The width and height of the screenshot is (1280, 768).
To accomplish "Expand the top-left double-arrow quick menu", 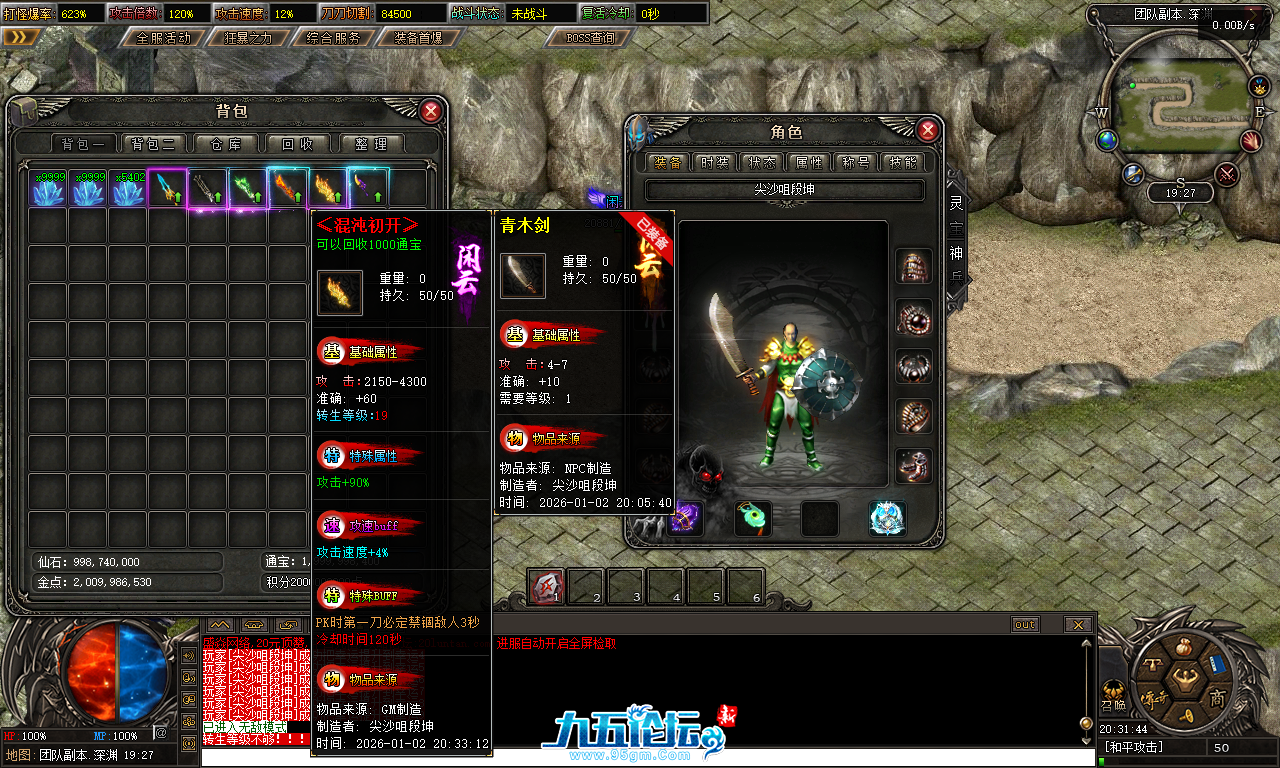I will pyautogui.click(x=19, y=35).
